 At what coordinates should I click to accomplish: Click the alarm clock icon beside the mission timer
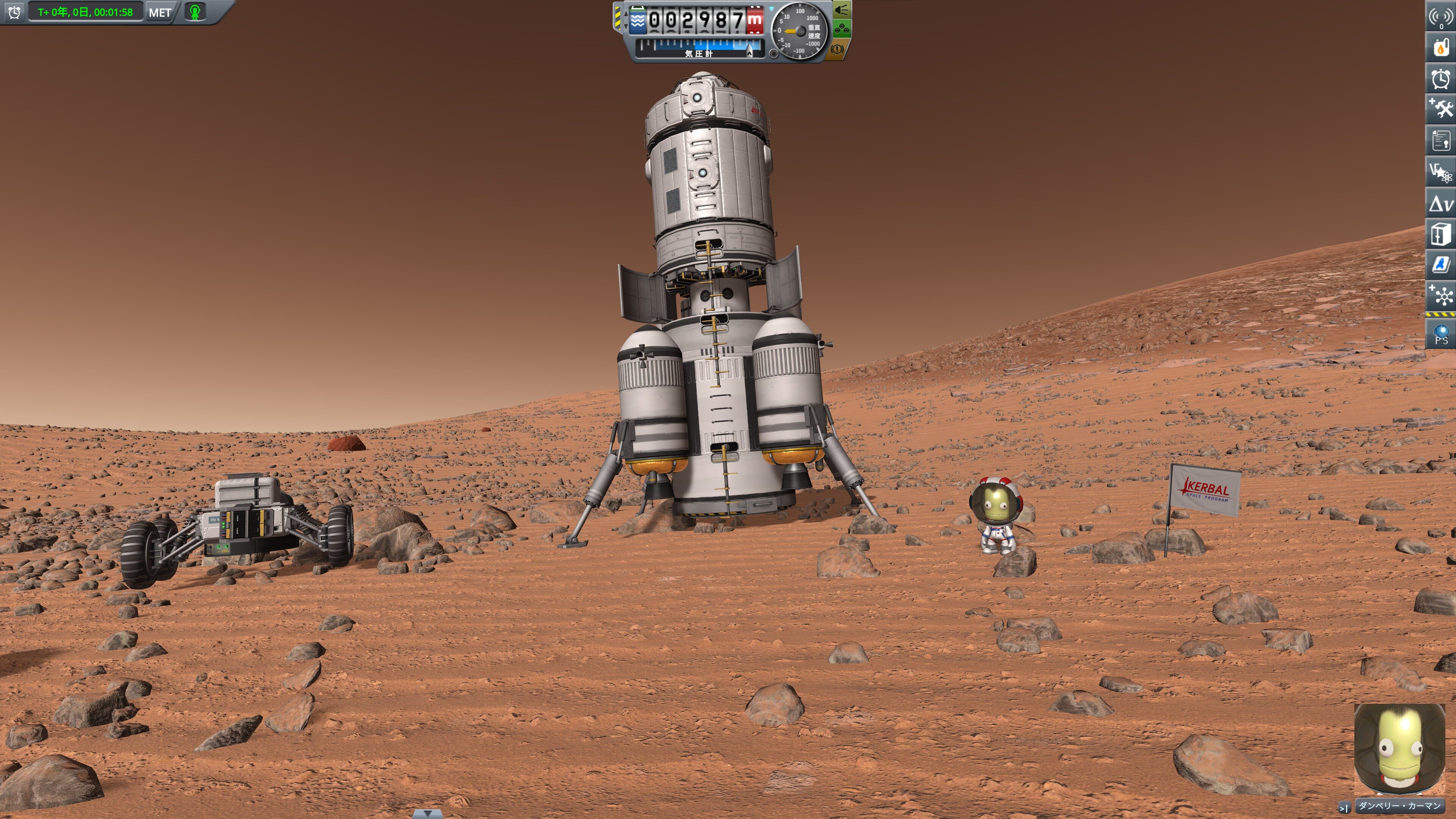(15, 12)
